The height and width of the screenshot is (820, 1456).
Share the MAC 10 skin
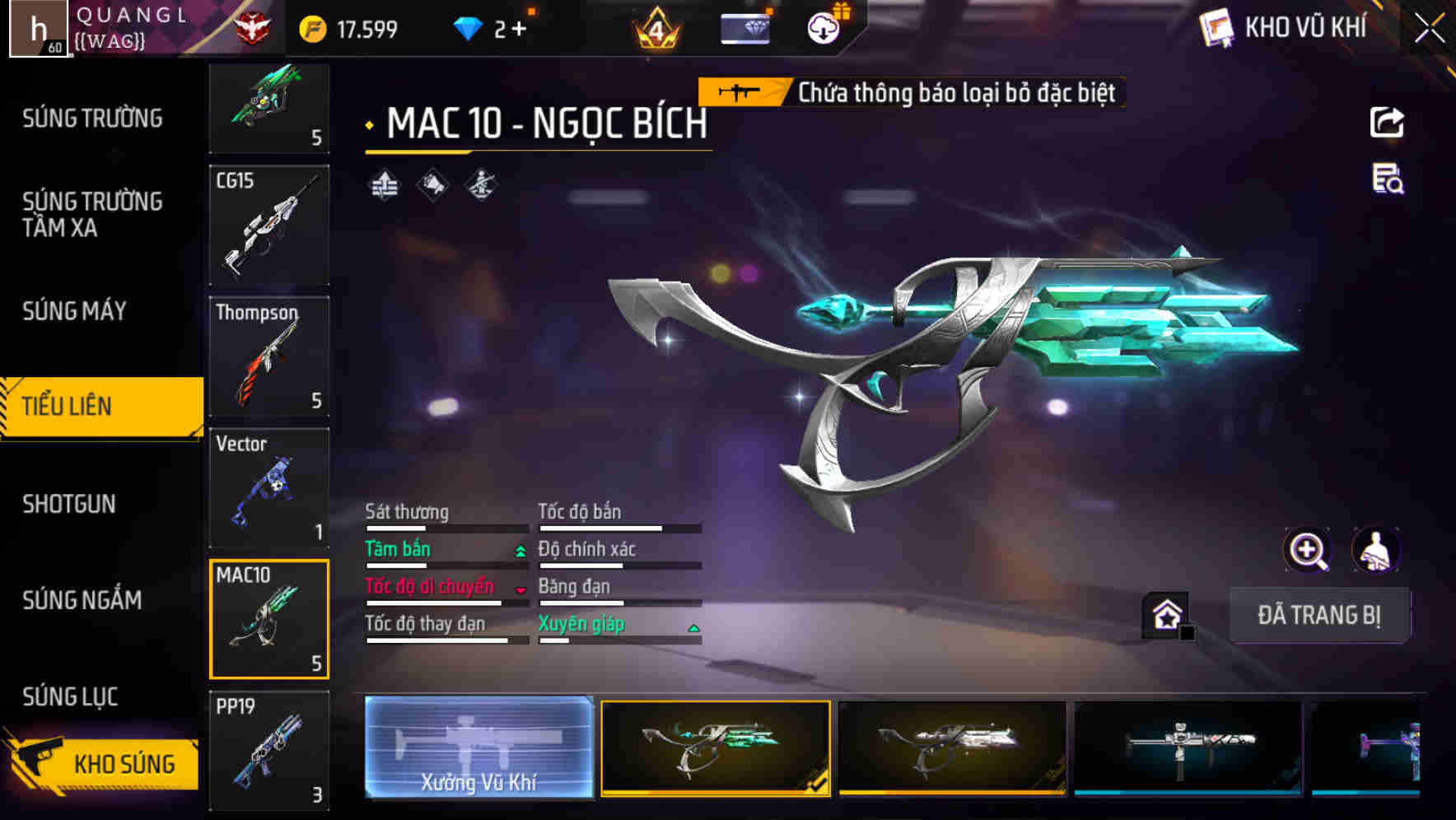(1387, 123)
